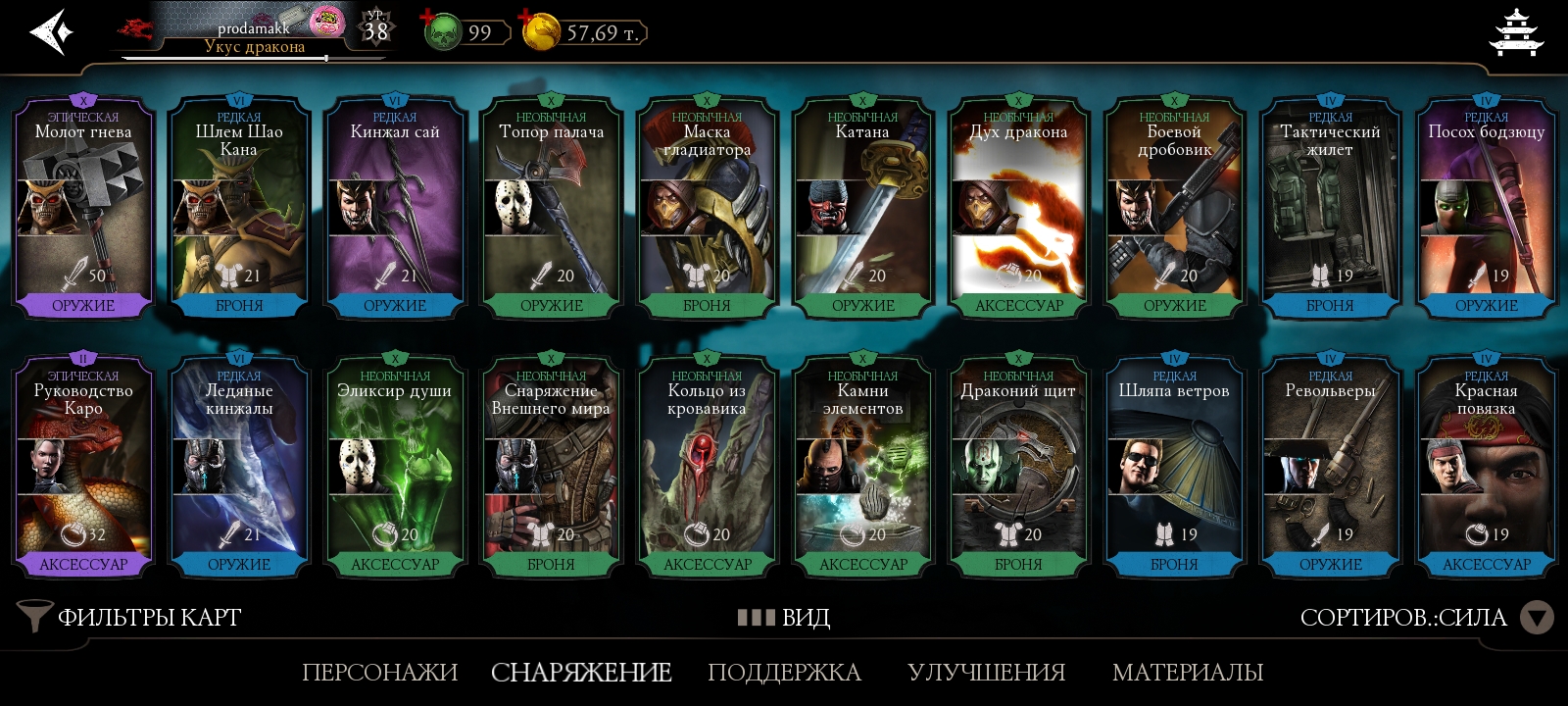Select the Красная повязка accessory card
The width and height of the screenshot is (1568, 706).
[x=1486, y=467]
